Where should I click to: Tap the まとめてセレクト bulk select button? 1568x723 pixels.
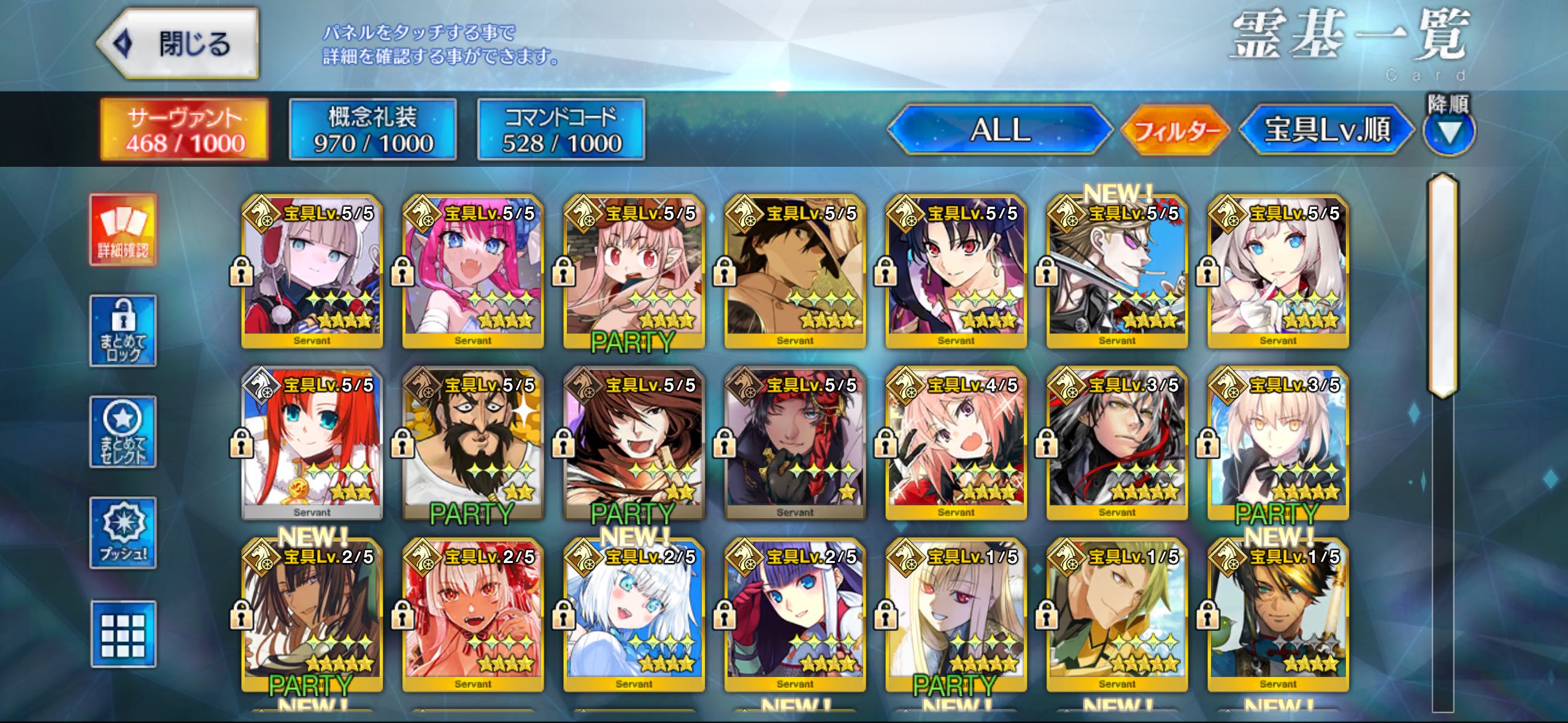123,432
